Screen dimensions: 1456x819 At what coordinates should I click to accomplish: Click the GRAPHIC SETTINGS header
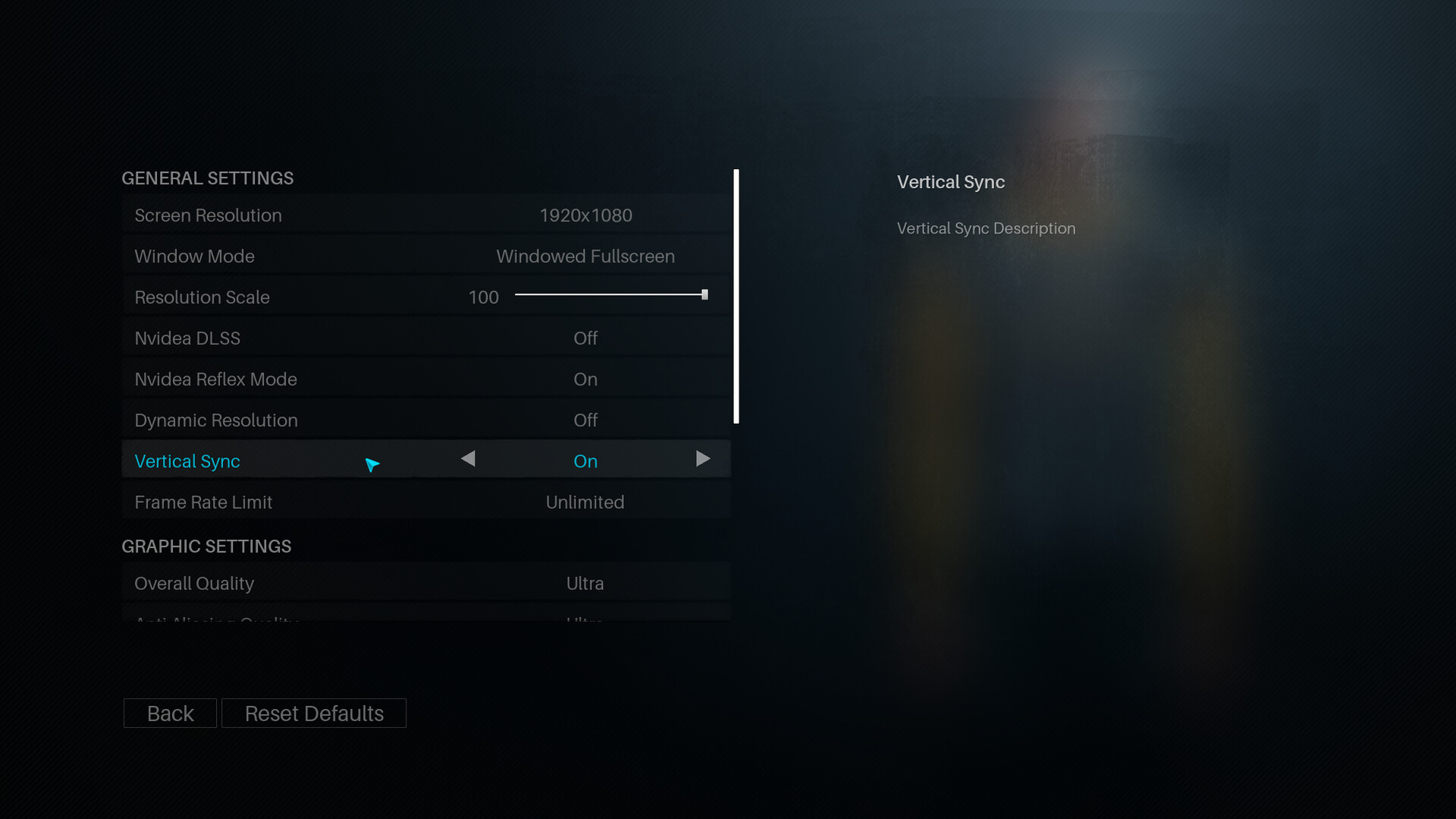[x=206, y=546]
